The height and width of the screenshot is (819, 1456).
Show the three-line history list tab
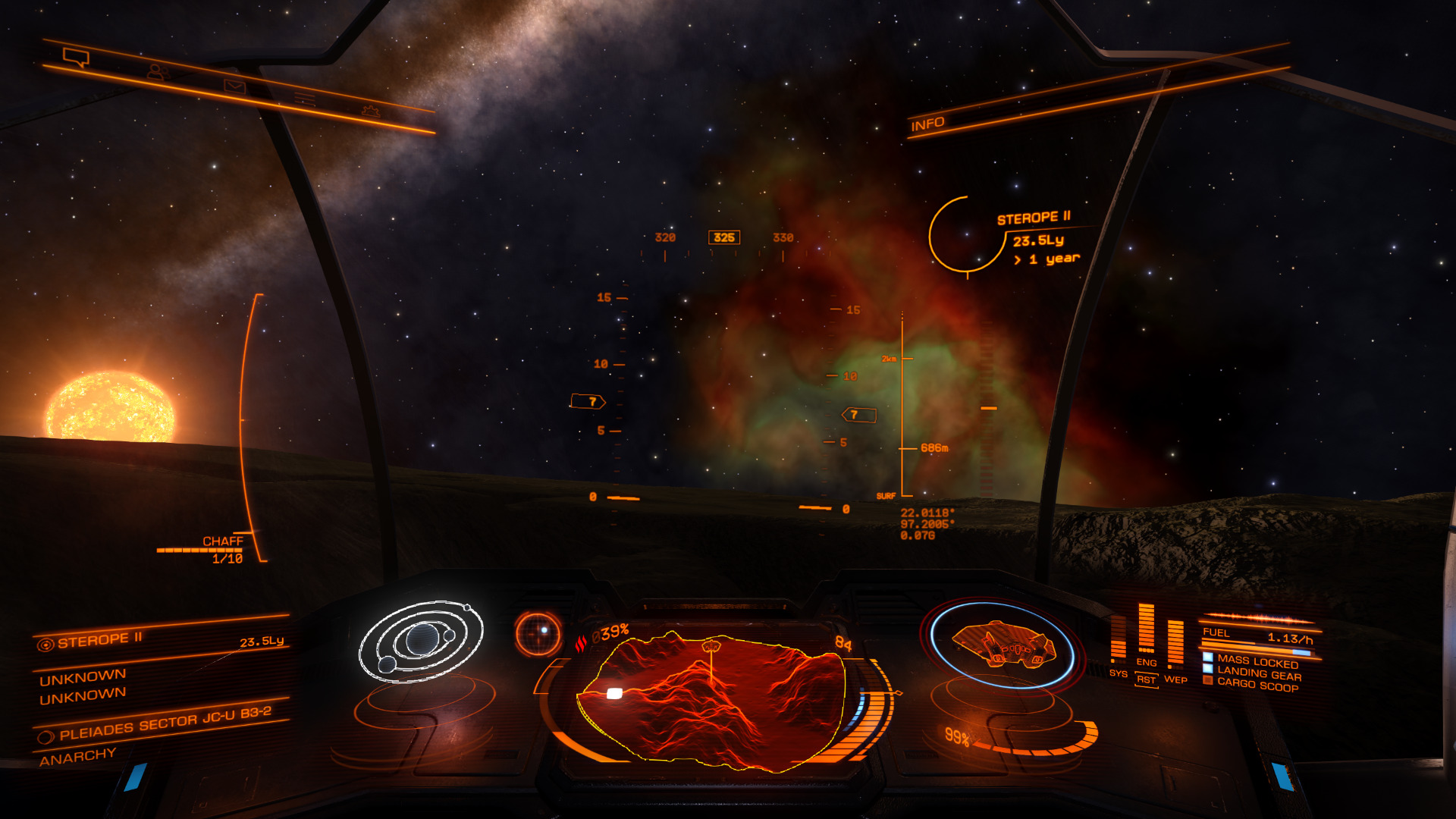(x=305, y=99)
